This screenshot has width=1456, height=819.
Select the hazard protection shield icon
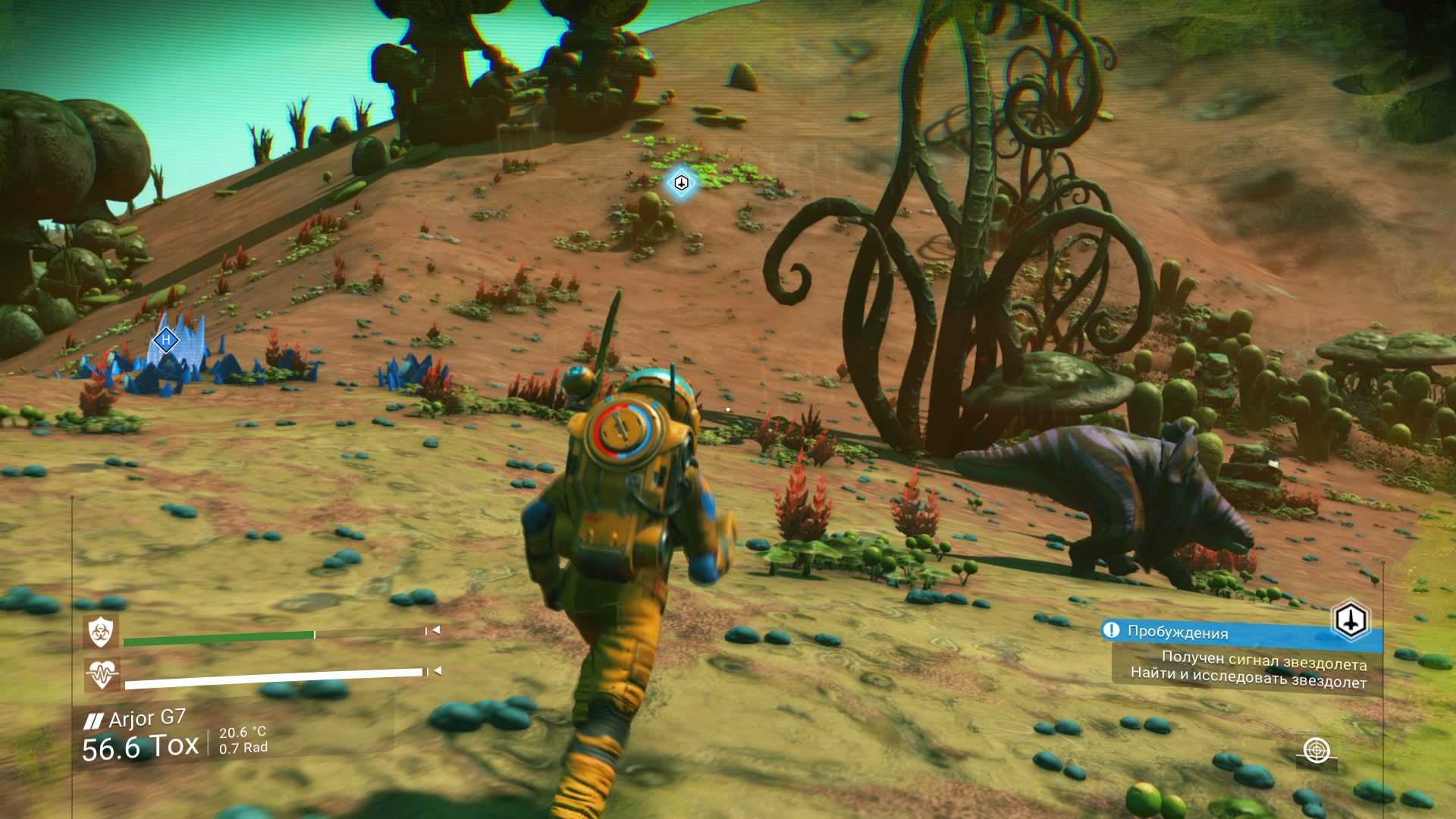(100, 631)
